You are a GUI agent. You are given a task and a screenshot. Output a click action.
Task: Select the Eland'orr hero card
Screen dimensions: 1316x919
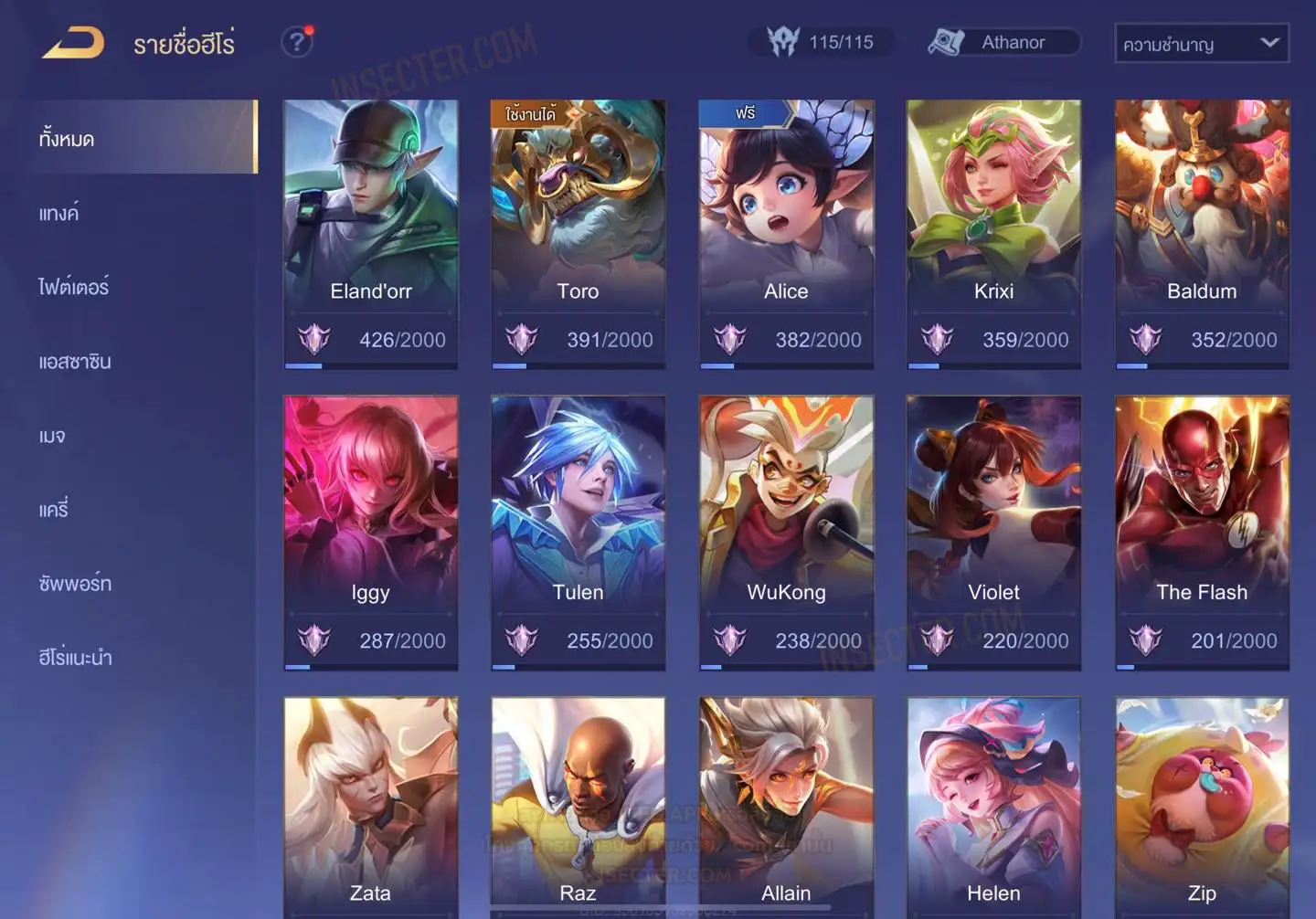click(371, 233)
